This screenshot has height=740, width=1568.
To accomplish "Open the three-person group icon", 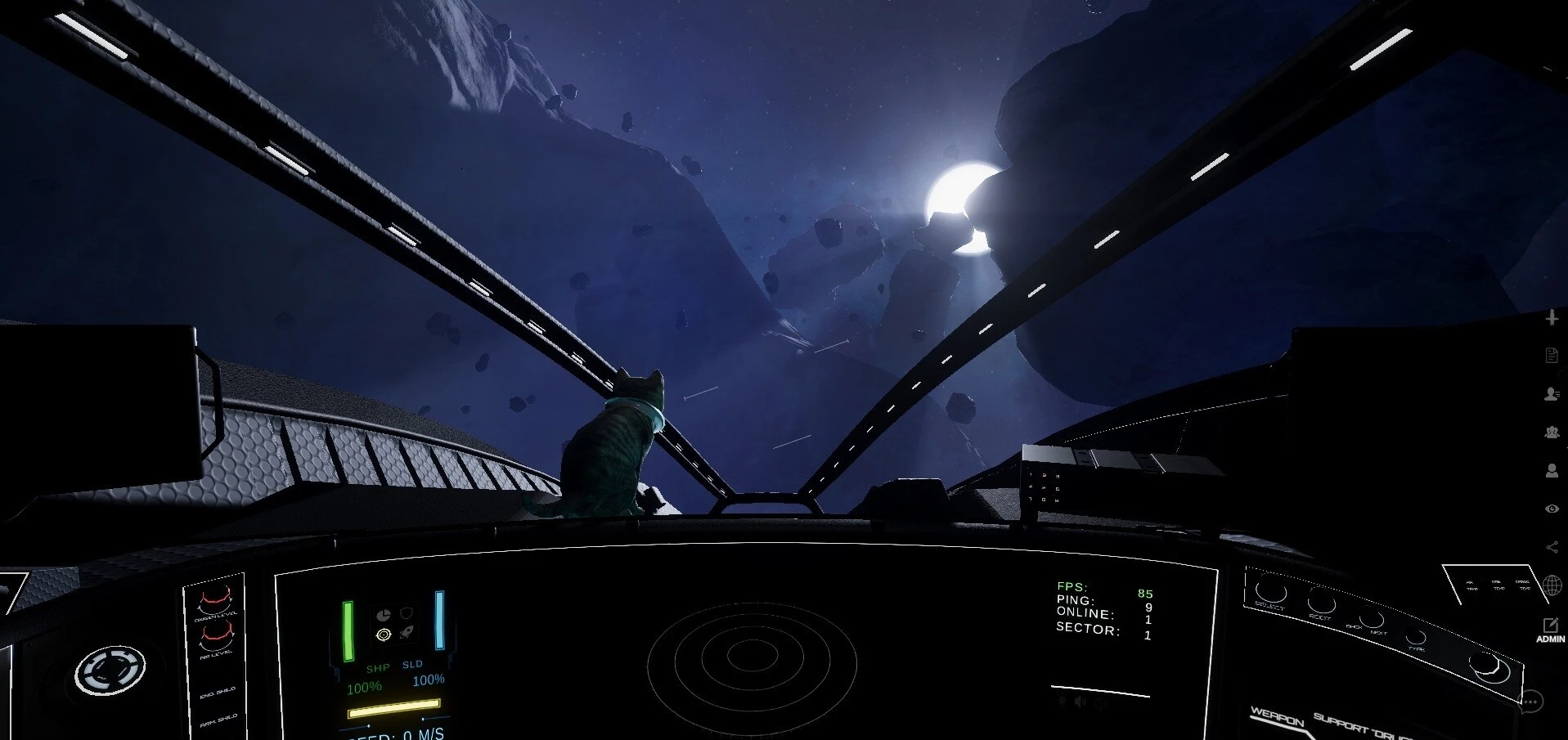I will [1552, 432].
